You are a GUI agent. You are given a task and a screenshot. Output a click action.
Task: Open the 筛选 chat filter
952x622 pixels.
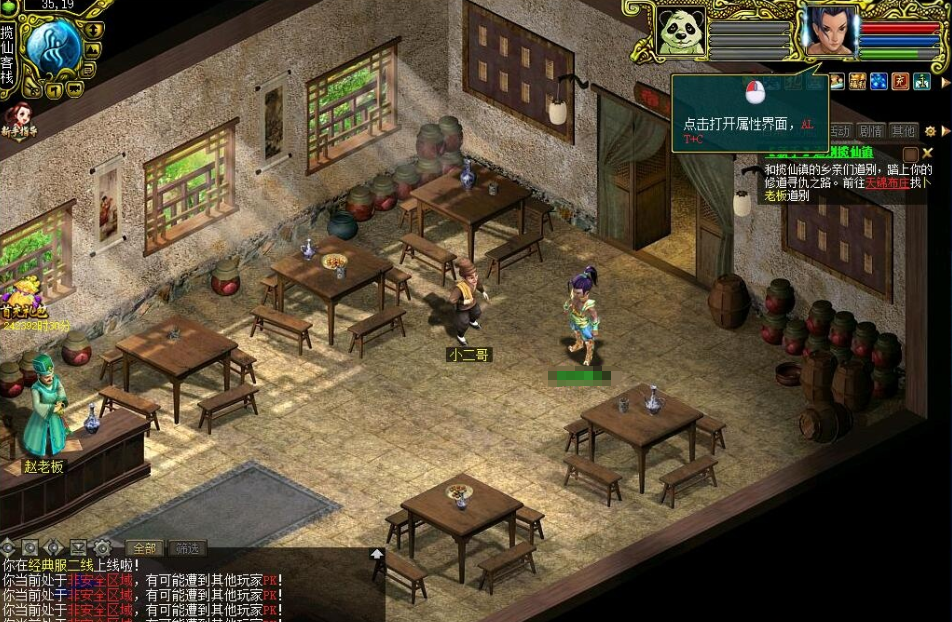pos(187,548)
